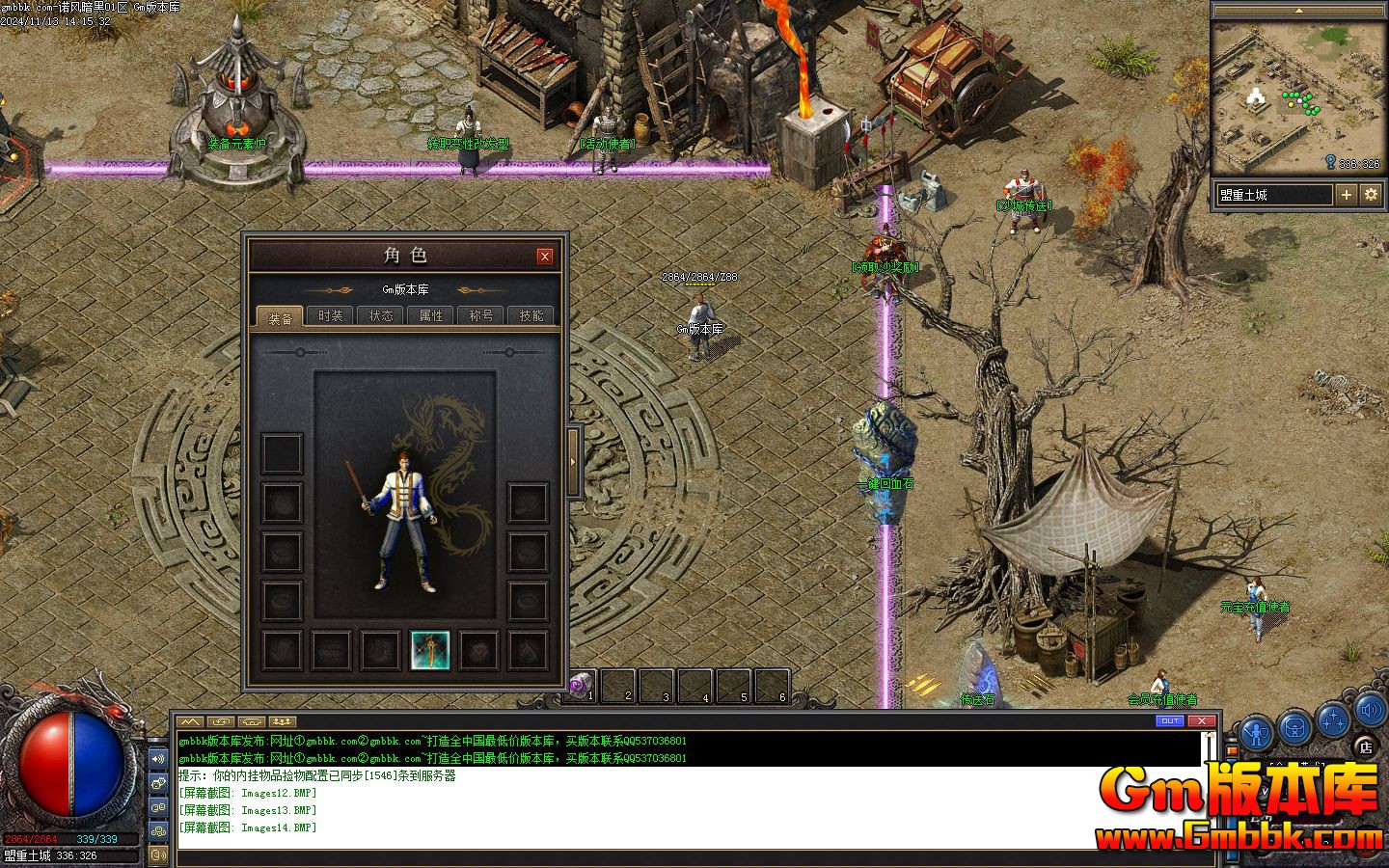Image resolution: width=1389 pixels, height=868 pixels.
Task: Select the 称号 title tab
Action: tap(480, 315)
